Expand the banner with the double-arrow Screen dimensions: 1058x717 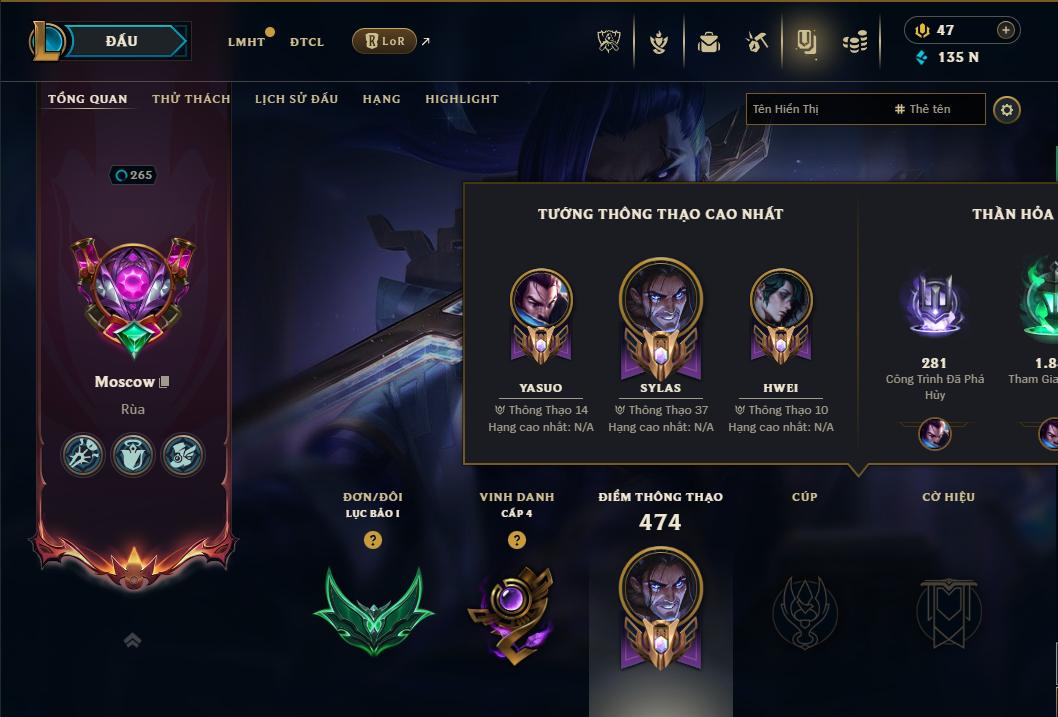(x=132, y=640)
